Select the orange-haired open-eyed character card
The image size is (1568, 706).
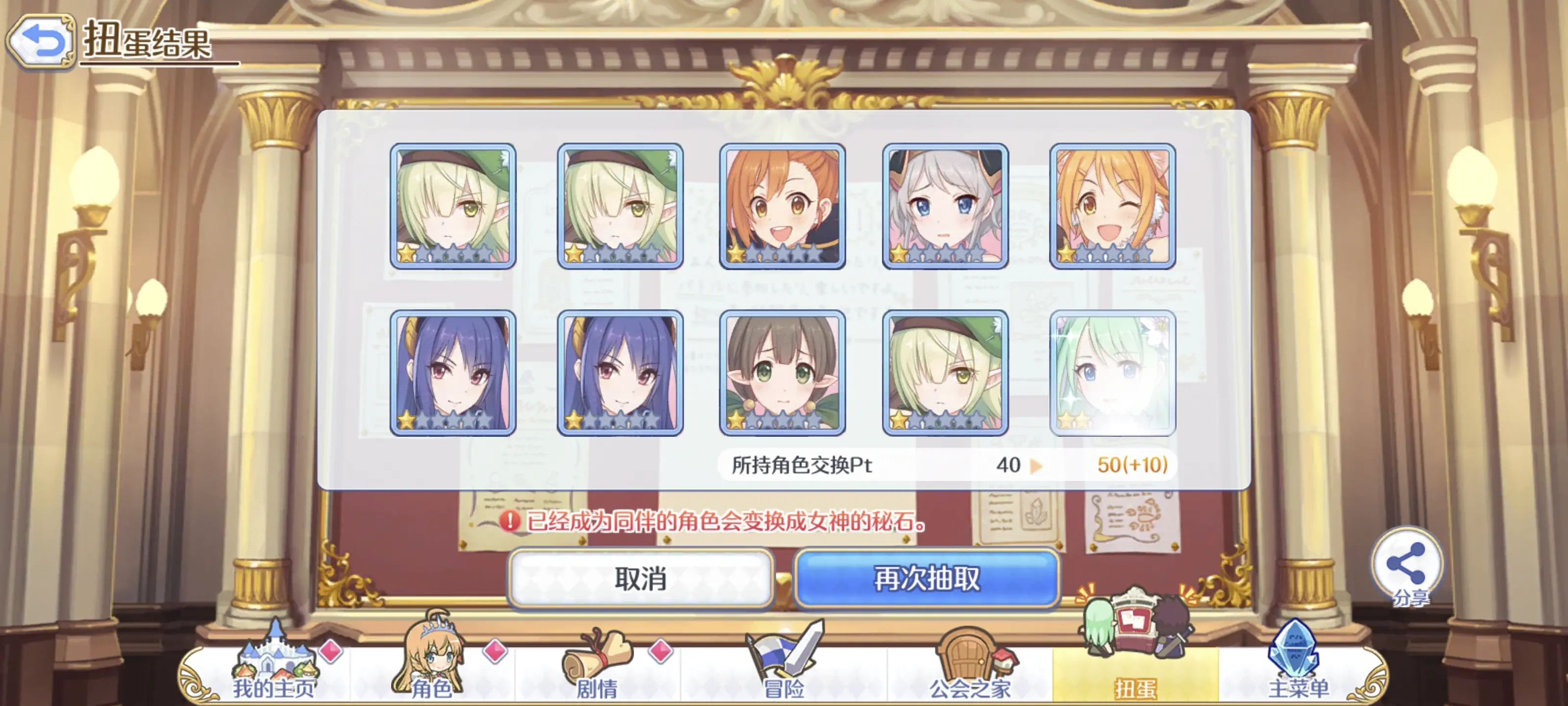click(x=782, y=206)
